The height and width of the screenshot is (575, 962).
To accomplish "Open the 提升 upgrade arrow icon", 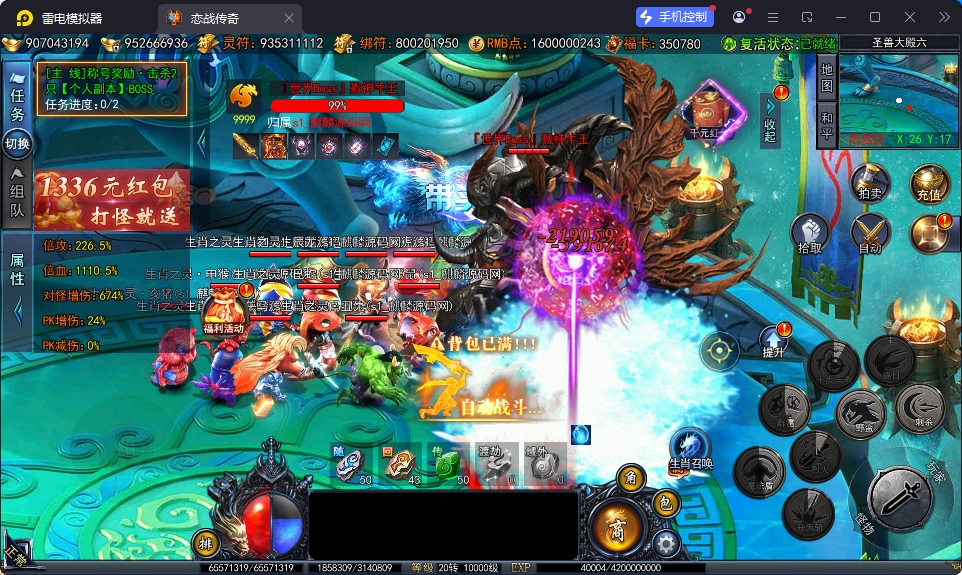I will click(x=774, y=342).
